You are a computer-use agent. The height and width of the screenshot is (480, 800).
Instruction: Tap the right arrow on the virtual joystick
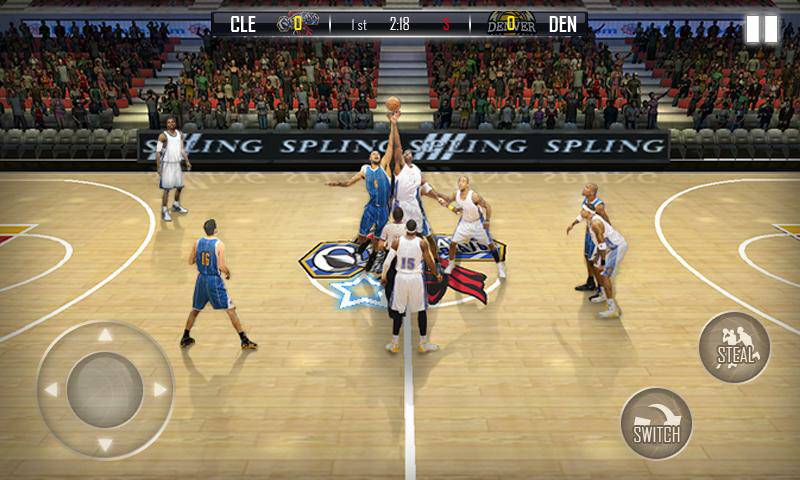[x=159, y=389]
